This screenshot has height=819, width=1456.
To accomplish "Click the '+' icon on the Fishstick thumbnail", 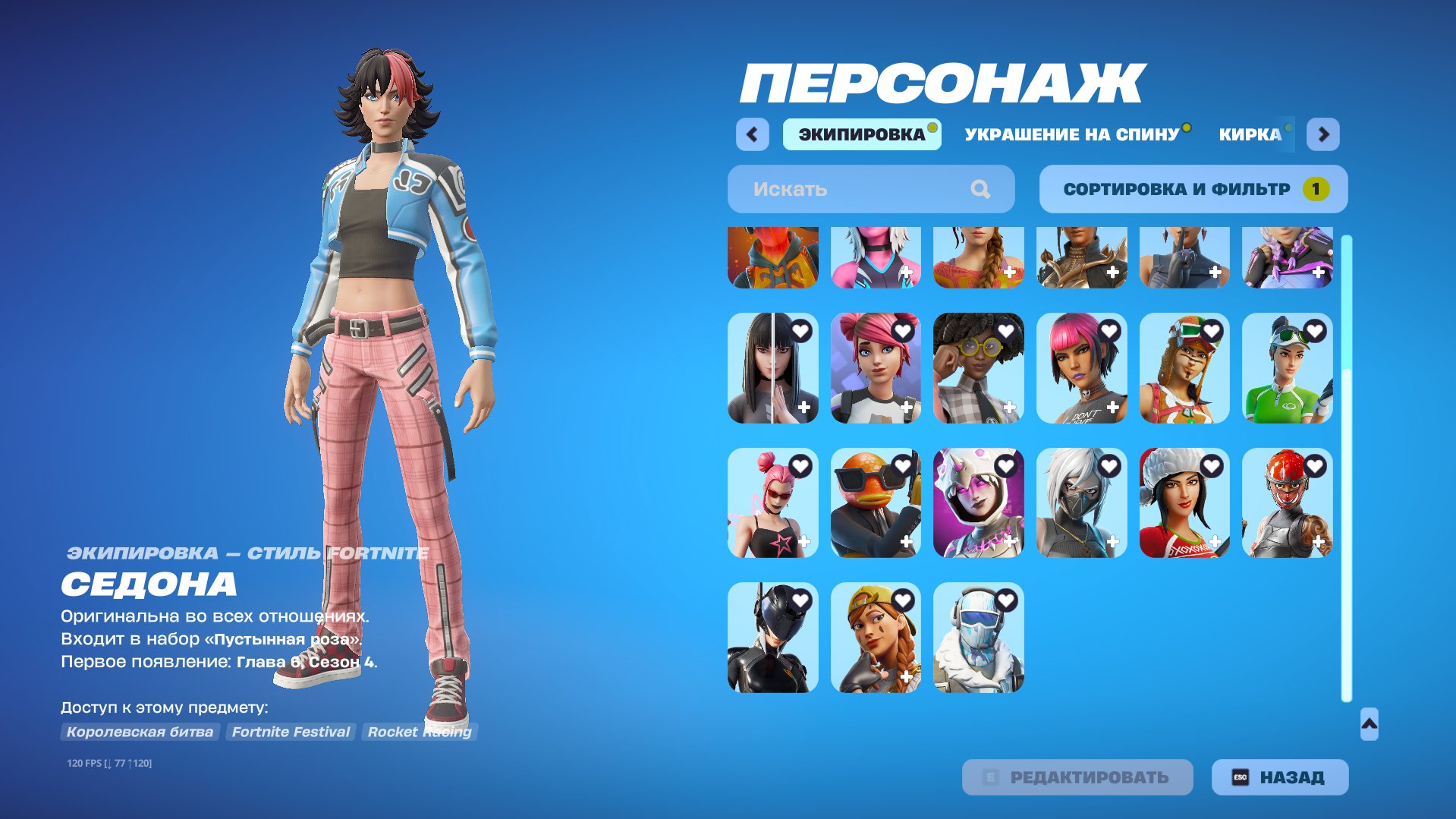I will [x=904, y=541].
